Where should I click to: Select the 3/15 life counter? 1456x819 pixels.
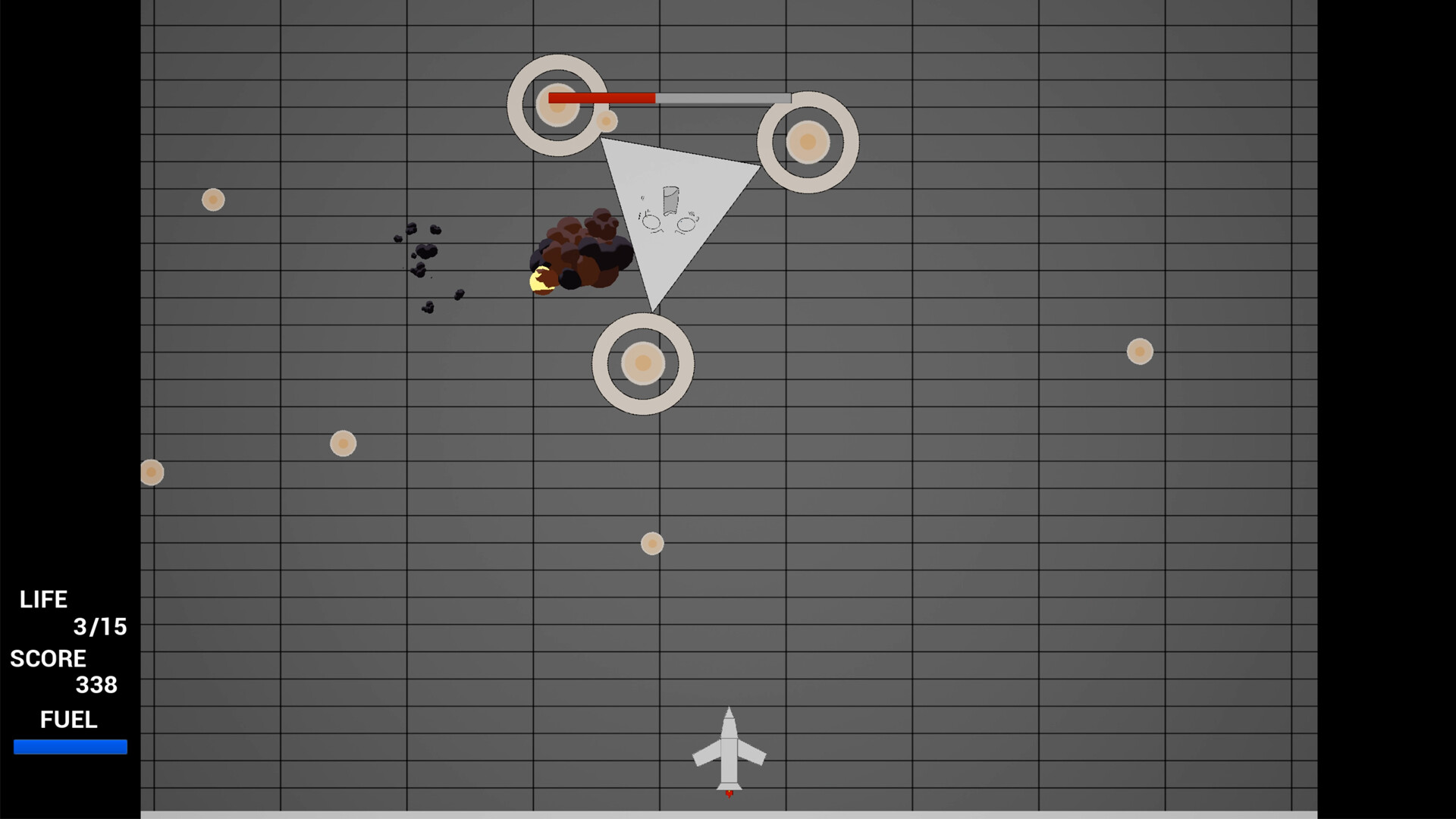click(99, 627)
